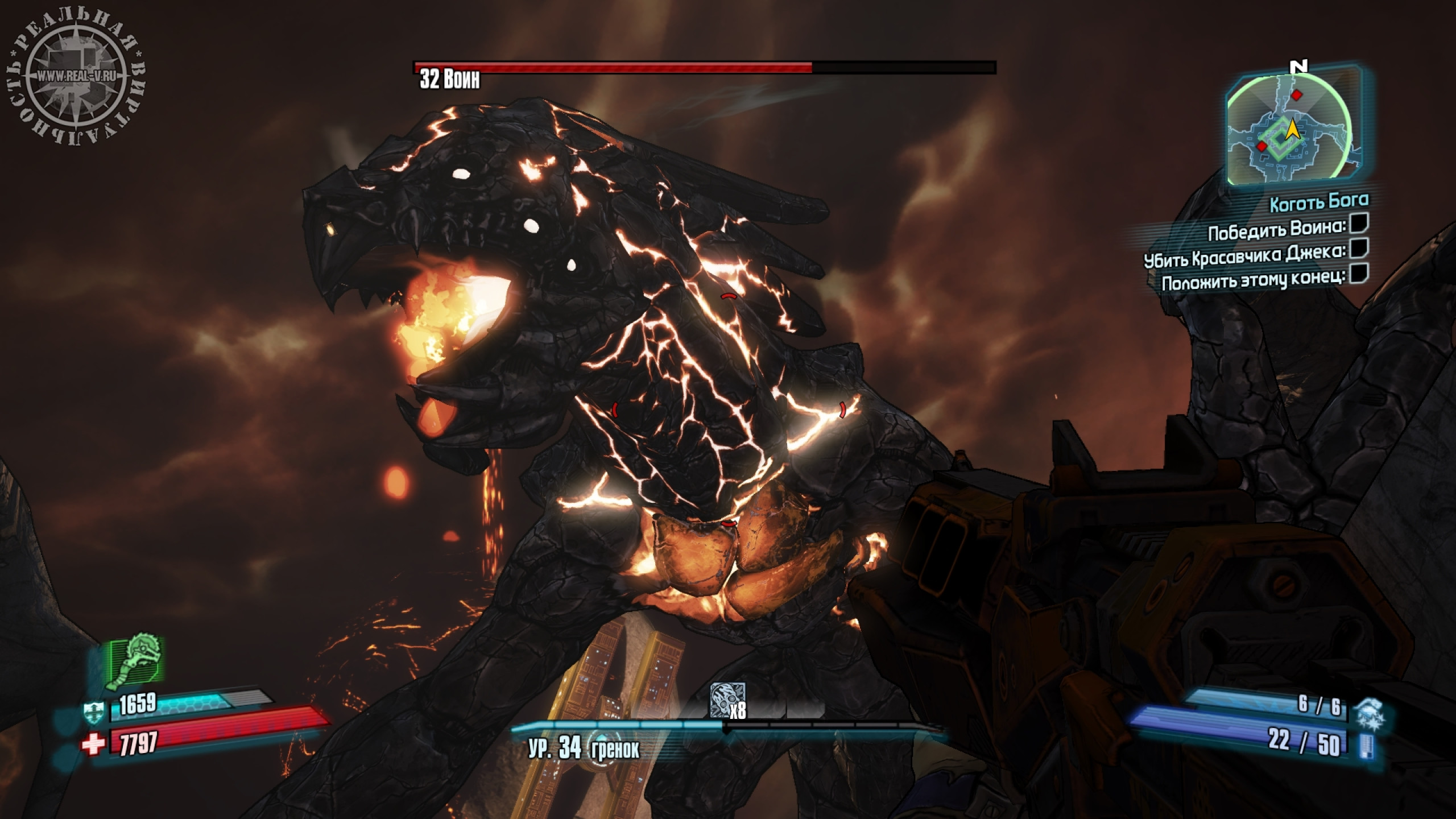Check the "Положить этому концу" objective box
The width and height of the screenshot is (1456, 819).
click(x=1358, y=273)
